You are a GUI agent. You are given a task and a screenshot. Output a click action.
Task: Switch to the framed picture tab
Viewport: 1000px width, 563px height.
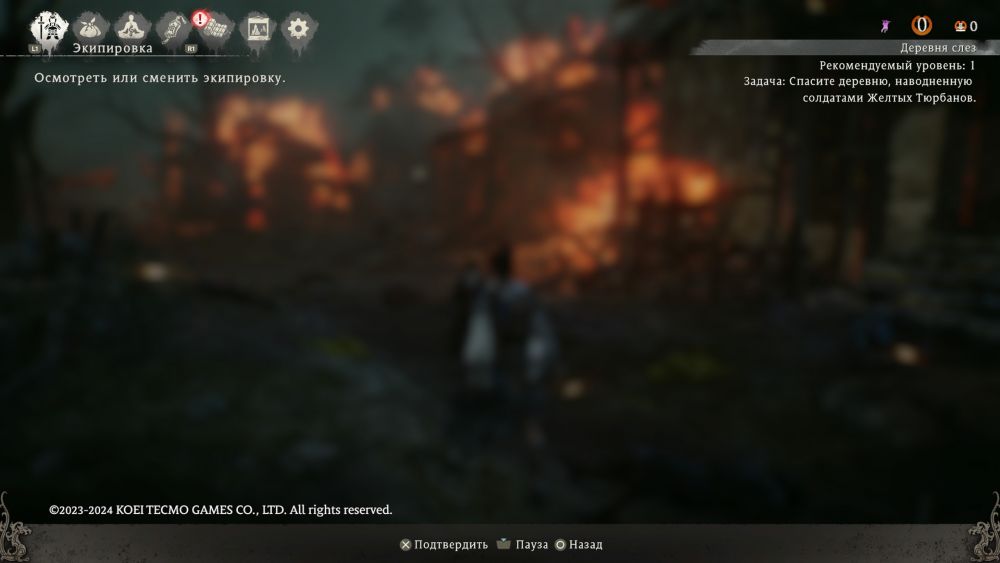pyautogui.click(x=257, y=27)
